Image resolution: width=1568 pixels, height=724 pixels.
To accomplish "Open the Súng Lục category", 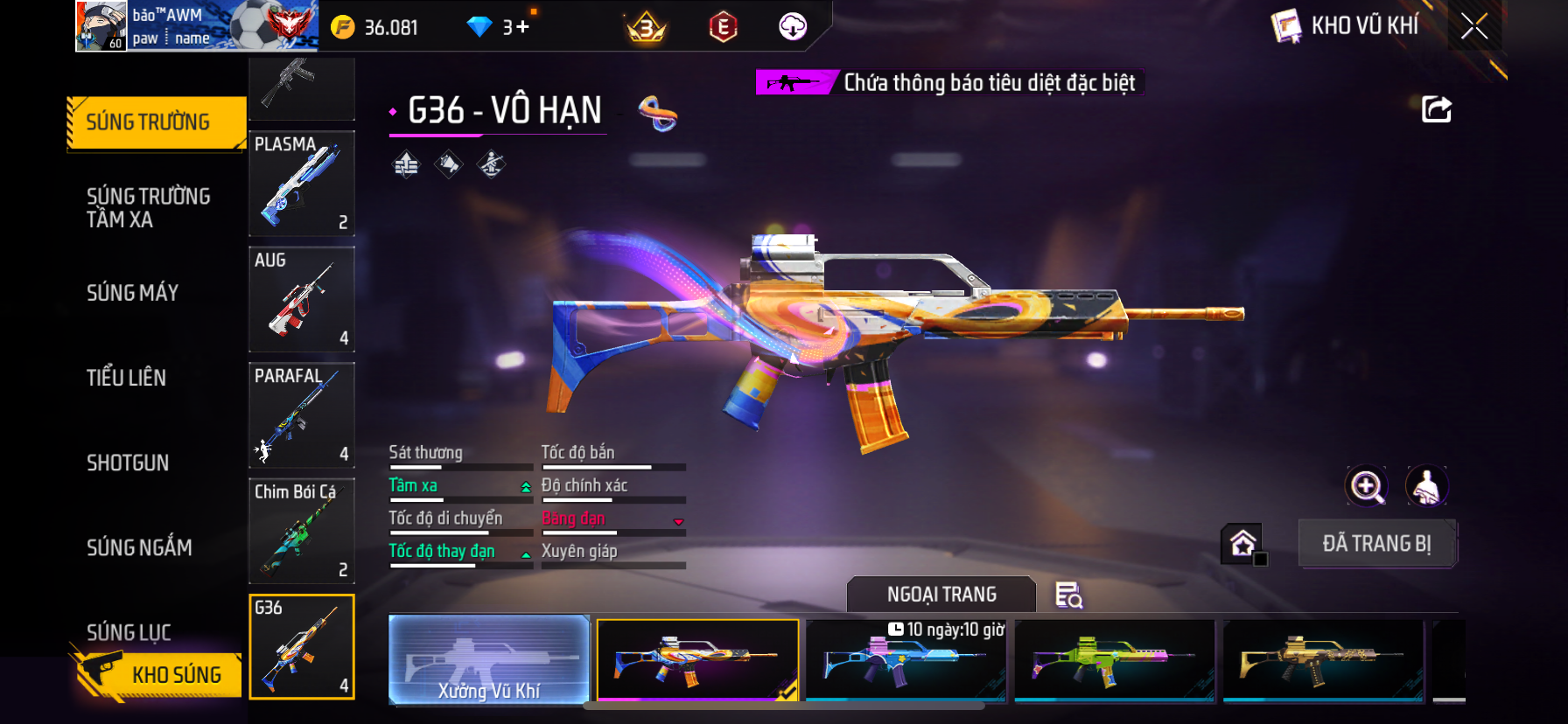I will [x=129, y=631].
